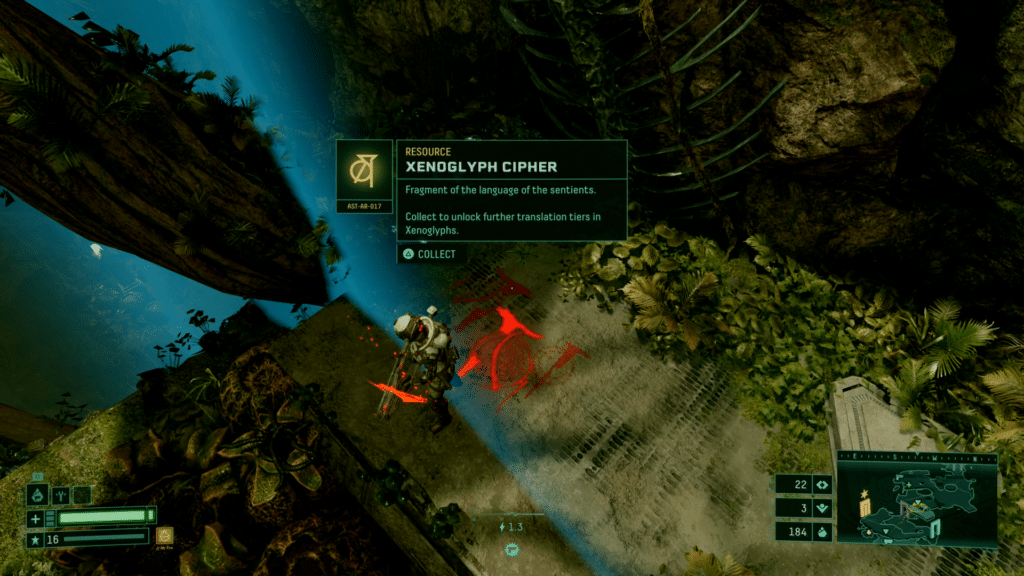
Task: Select the first consumable slot icon
Action: pyautogui.click(x=36, y=494)
